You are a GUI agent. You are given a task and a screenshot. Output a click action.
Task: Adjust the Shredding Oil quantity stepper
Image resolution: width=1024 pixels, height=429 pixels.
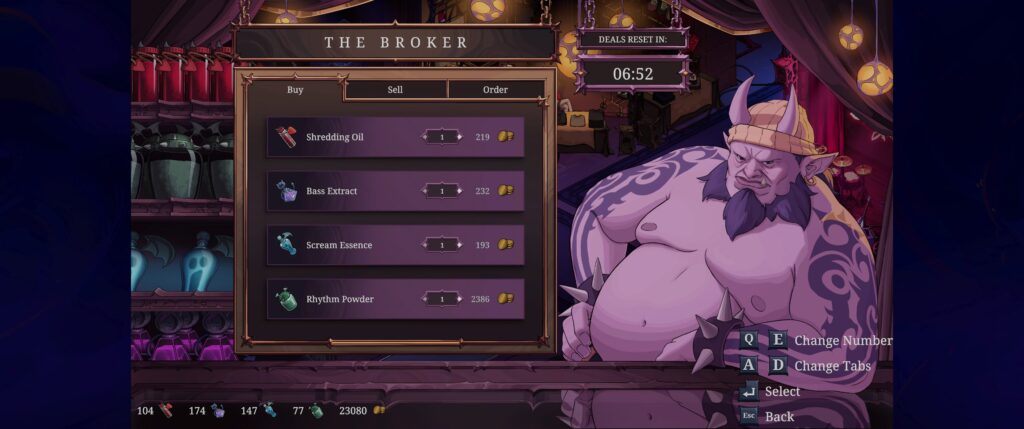pyautogui.click(x=442, y=137)
